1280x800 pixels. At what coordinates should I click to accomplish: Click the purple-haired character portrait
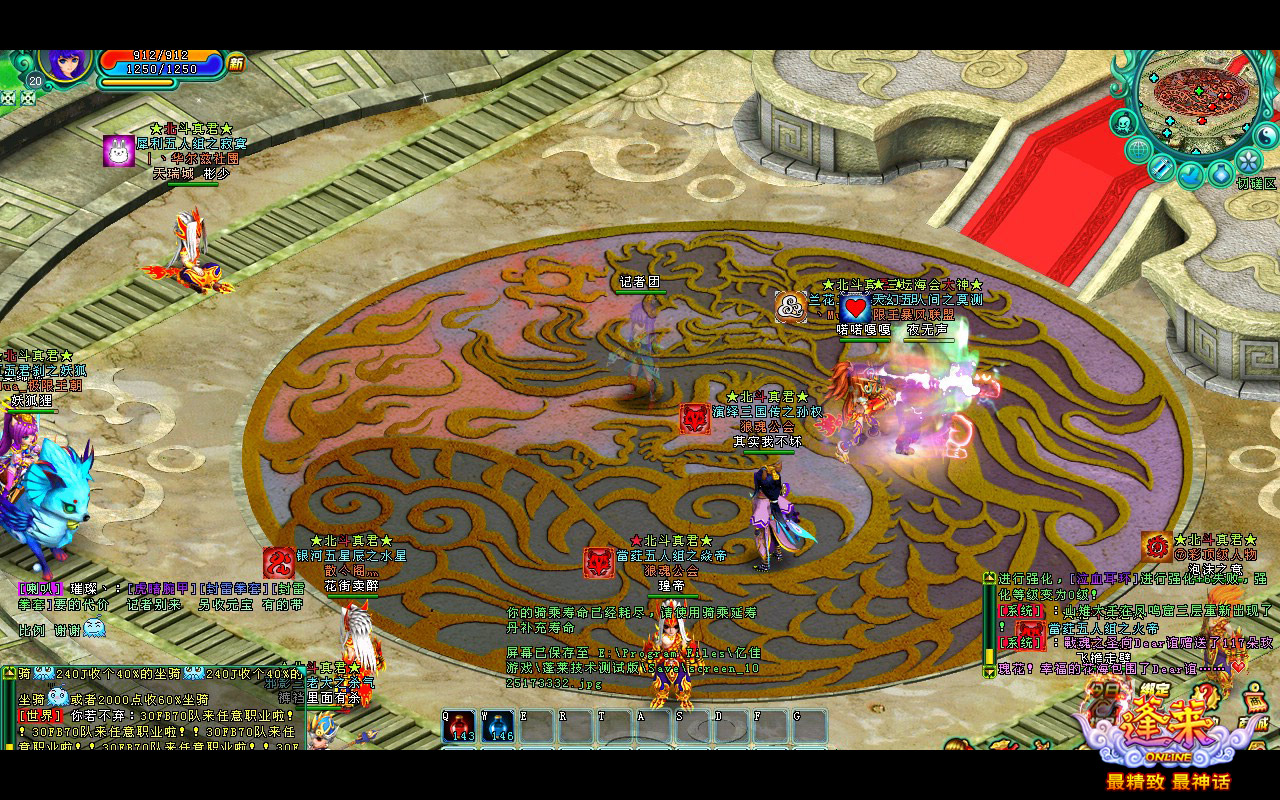(x=67, y=63)
